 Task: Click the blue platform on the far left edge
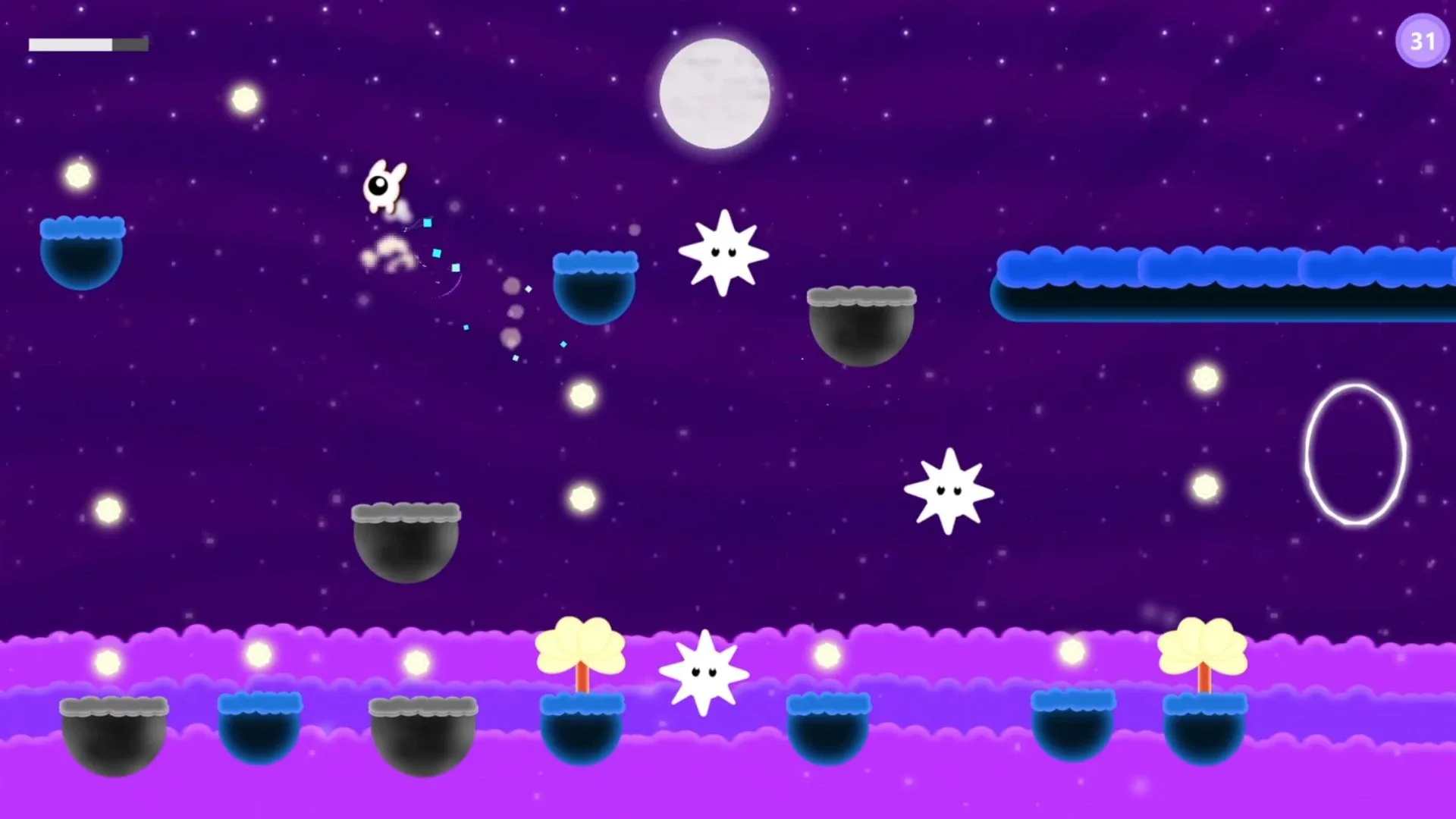83,250
